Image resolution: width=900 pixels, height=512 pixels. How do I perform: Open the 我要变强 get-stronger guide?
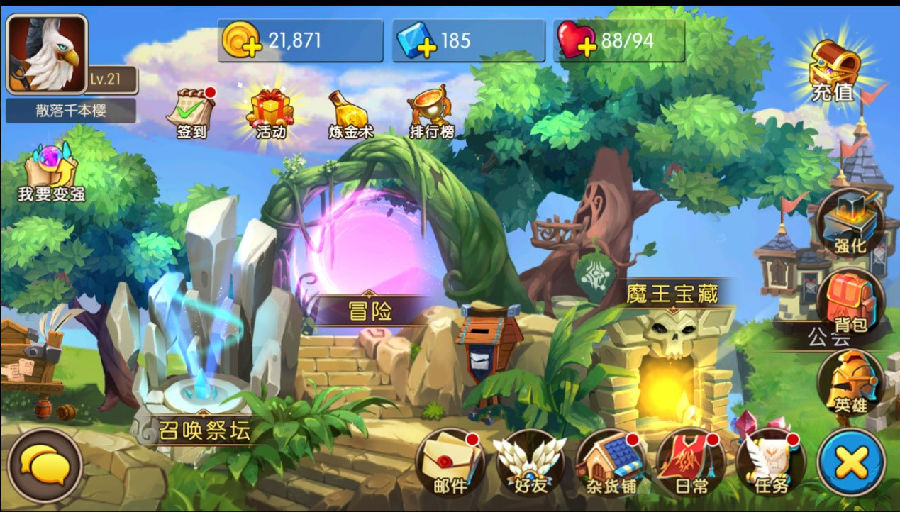pyautogui.click(x=50, y=172)
